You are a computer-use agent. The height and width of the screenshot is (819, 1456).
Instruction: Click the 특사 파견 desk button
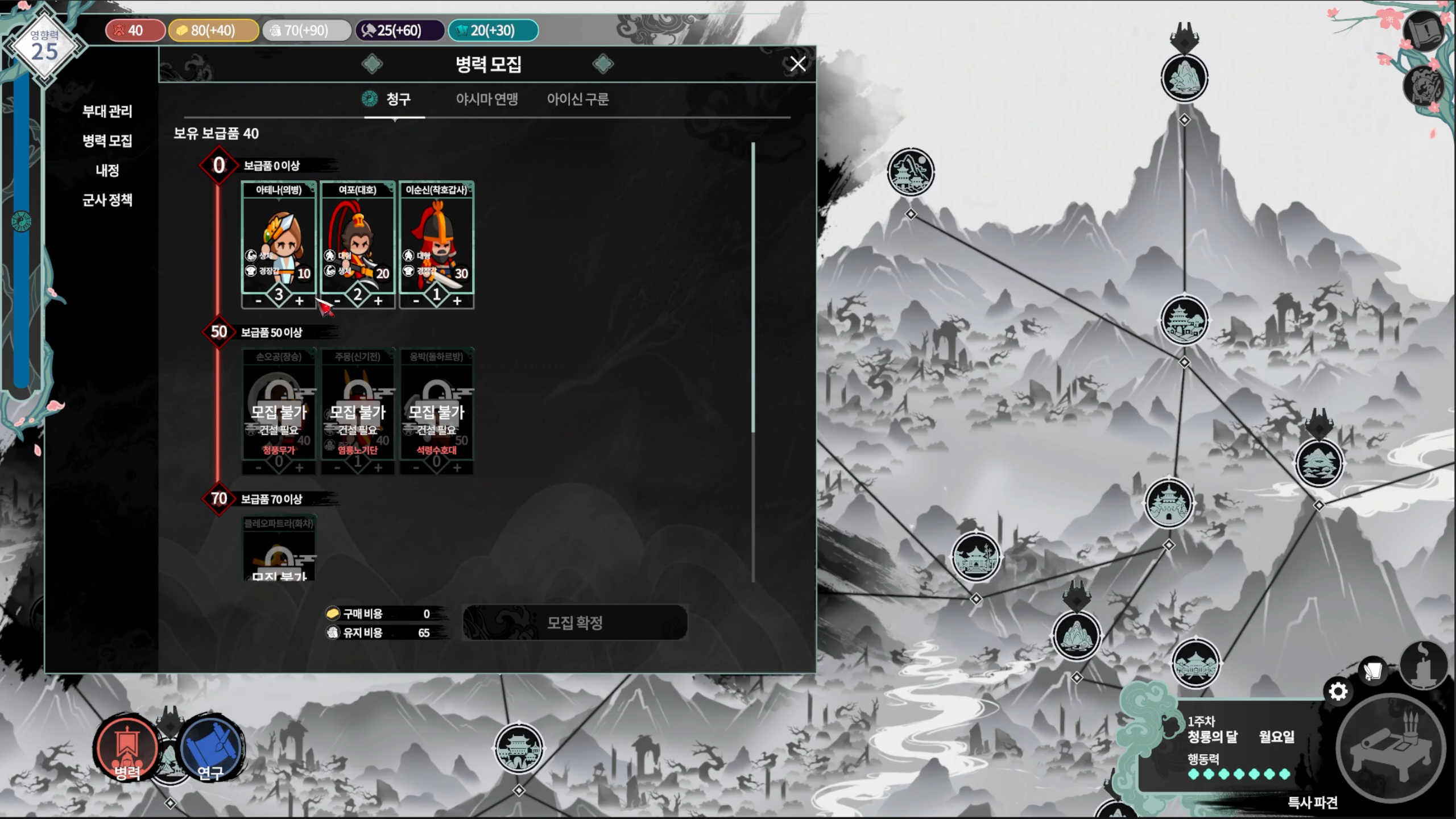1391,751
